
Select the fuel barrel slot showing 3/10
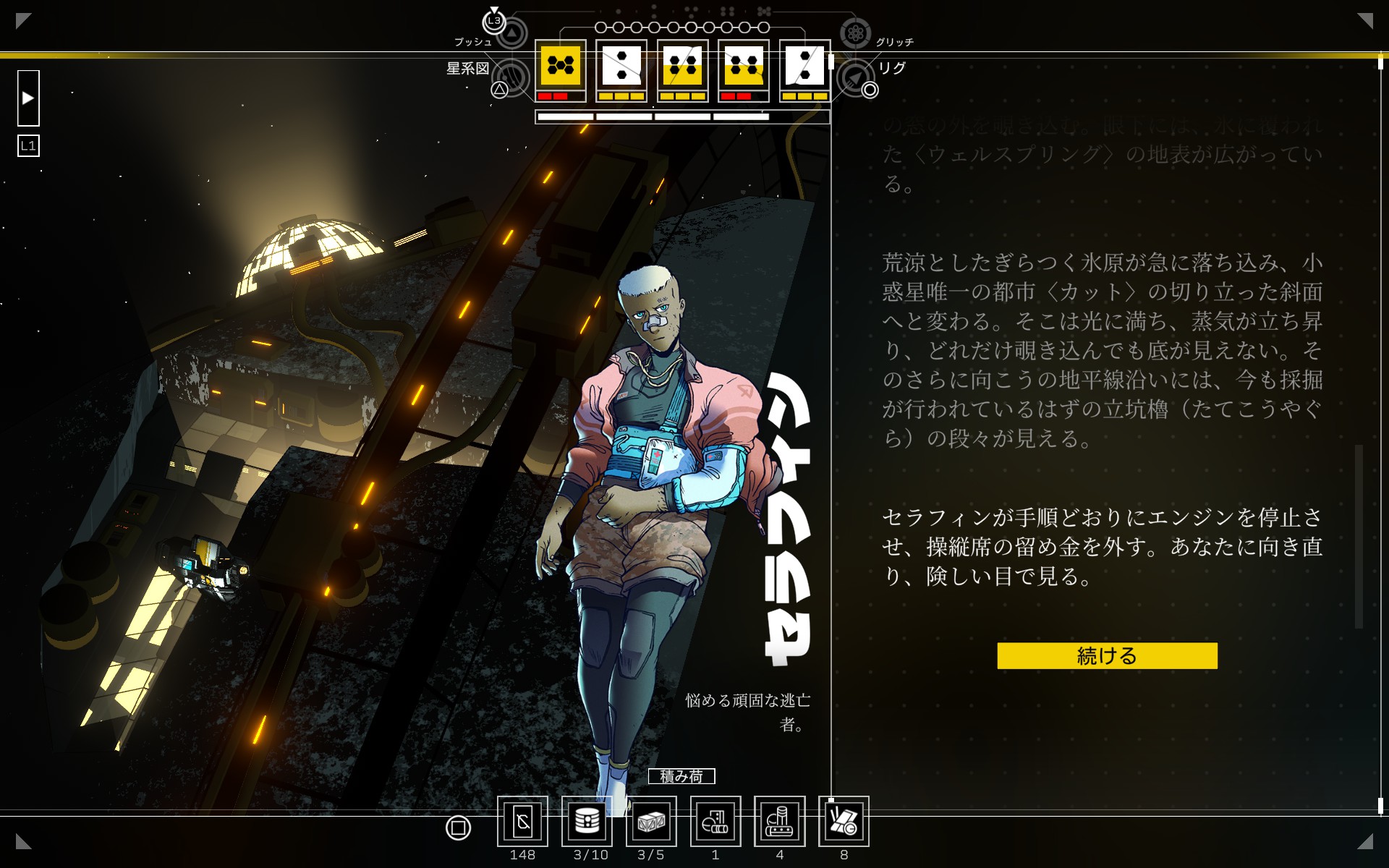587,822
